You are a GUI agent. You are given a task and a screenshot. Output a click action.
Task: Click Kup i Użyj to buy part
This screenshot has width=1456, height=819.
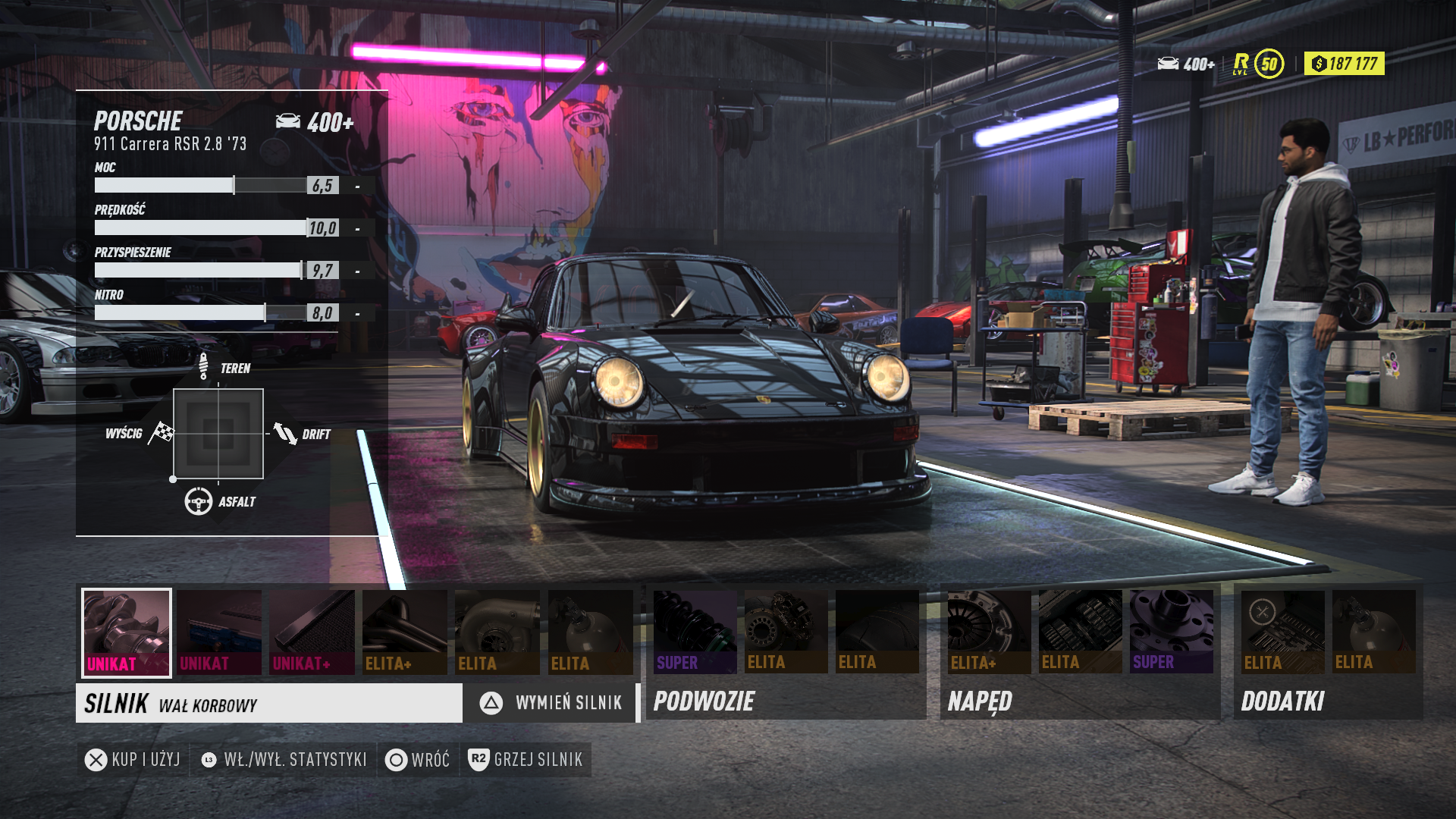point(133,760)
